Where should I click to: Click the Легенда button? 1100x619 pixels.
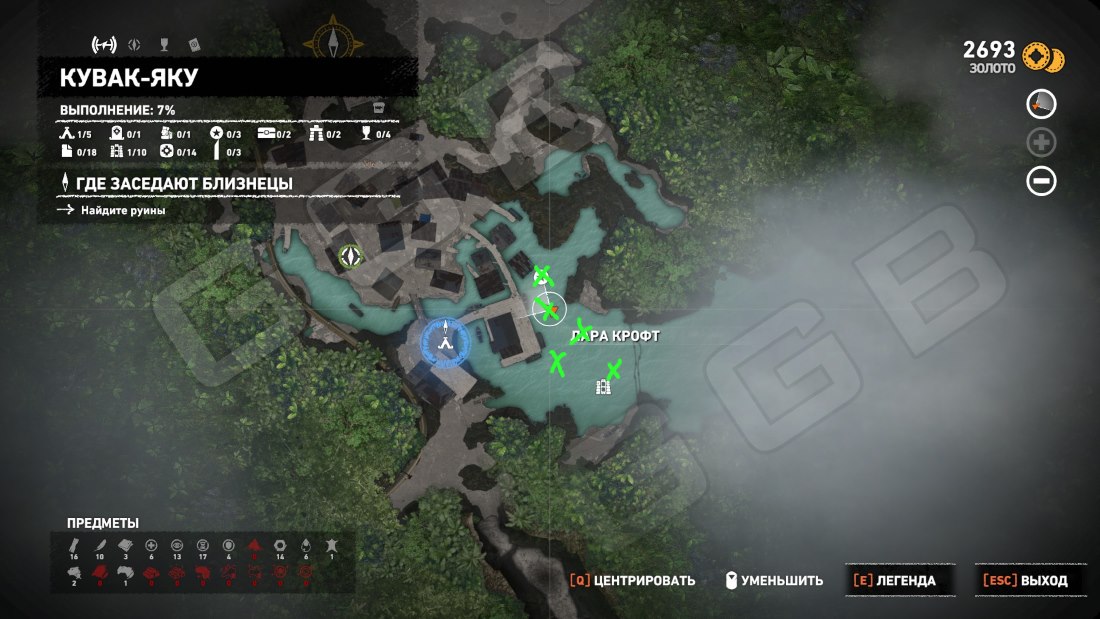[895, 580]
